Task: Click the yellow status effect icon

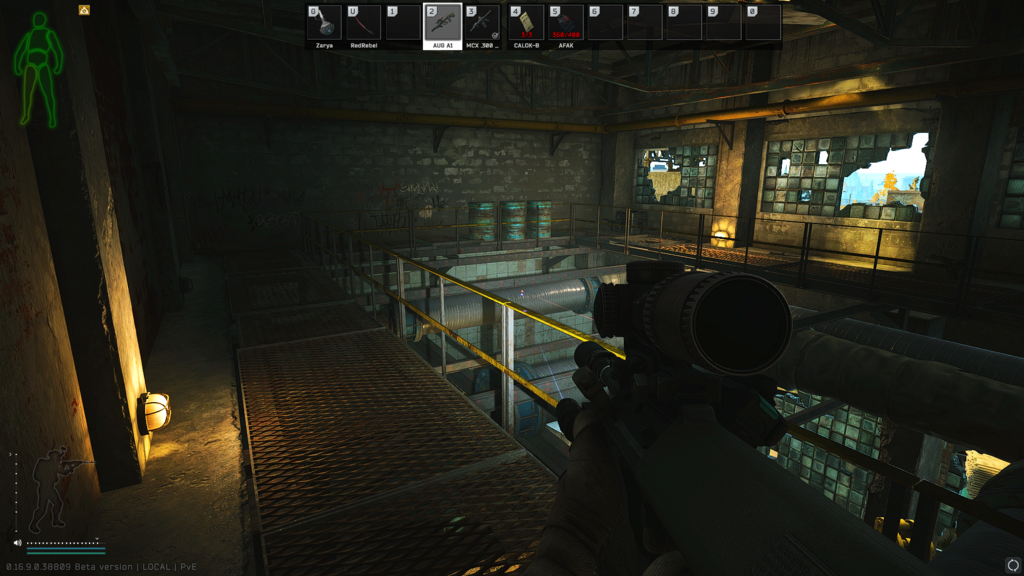Action: coord(84,10)
